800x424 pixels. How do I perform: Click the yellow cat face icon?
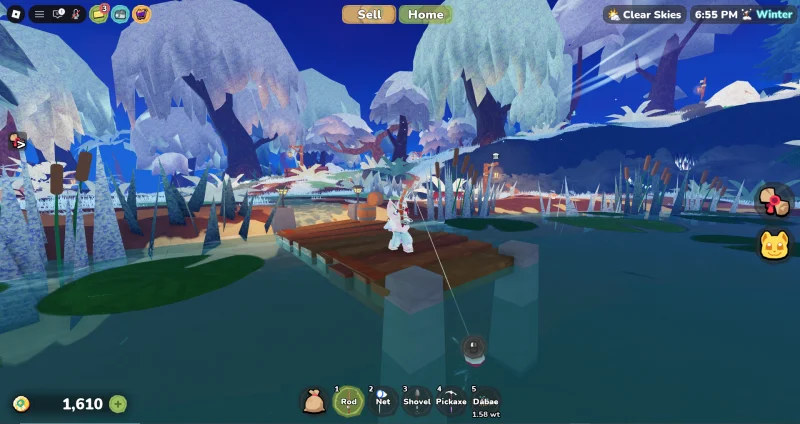(x=774, y=244)
